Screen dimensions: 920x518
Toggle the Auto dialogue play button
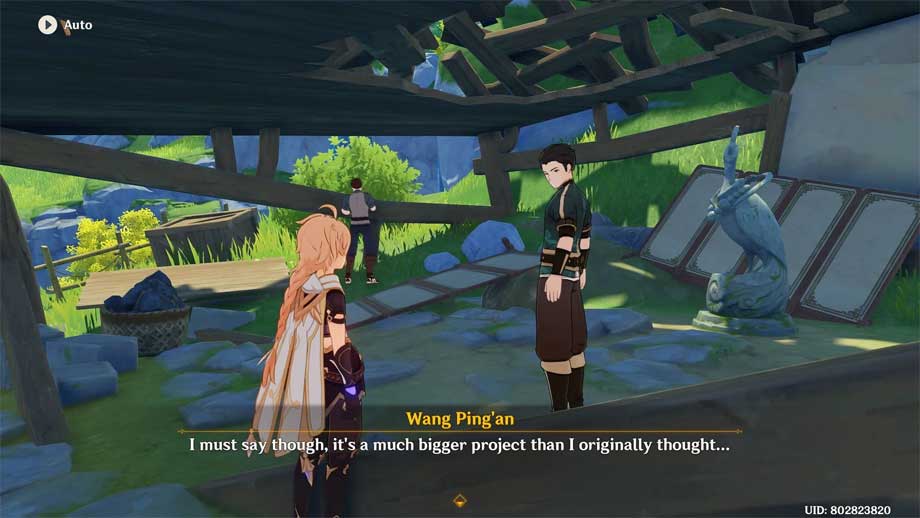point(48,24)
